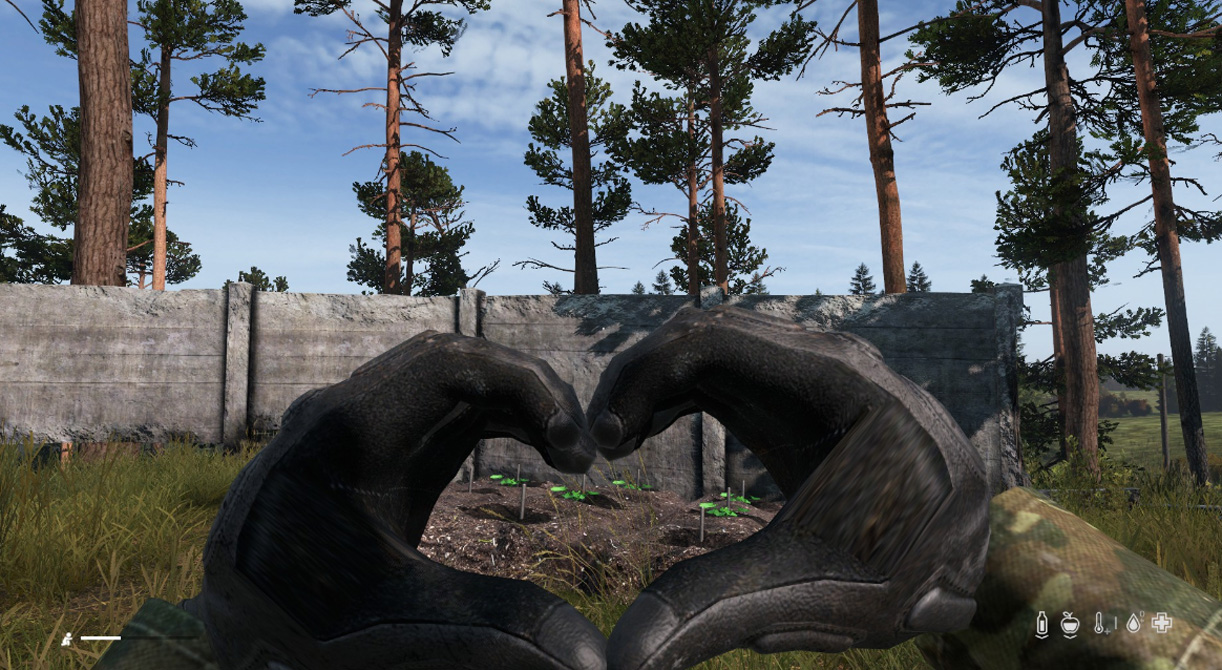The height and width of the screenshot is (670, 1222).
Task: Select the apple hunger icon
Action: point(1070,623)
